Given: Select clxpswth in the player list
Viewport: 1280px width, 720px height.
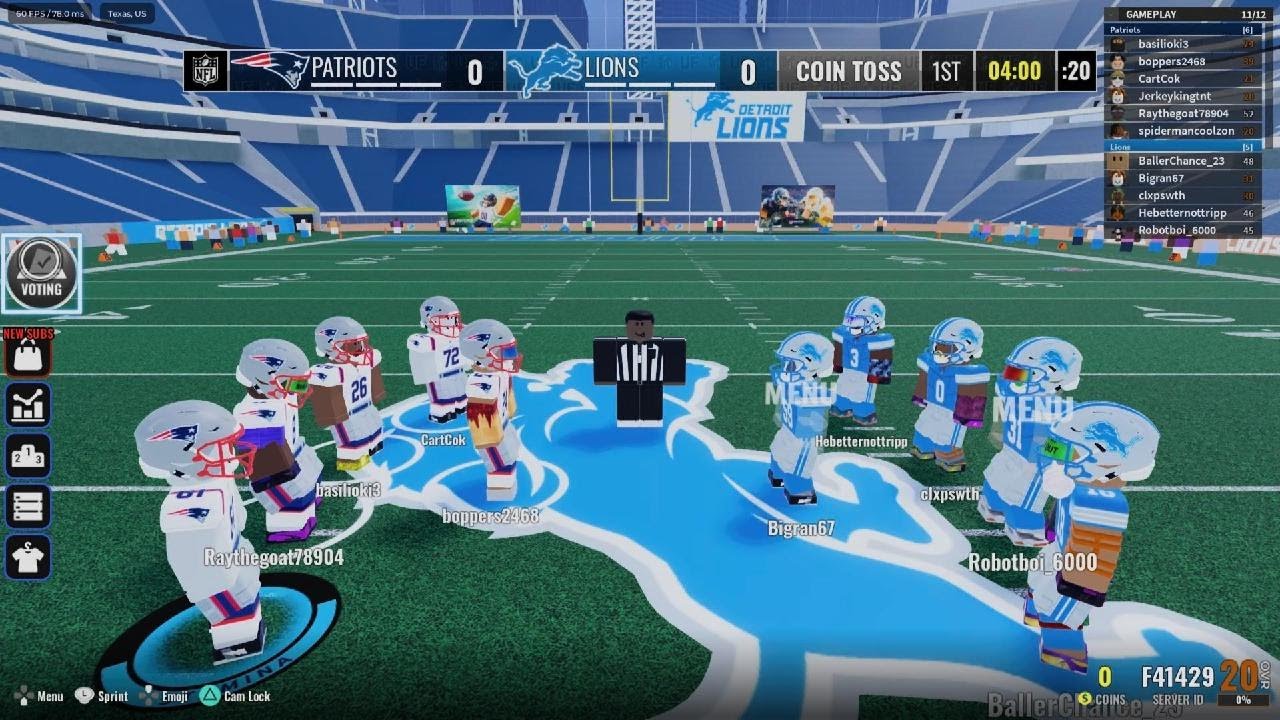Looking at the screenshot, I should coord(1161,196).
